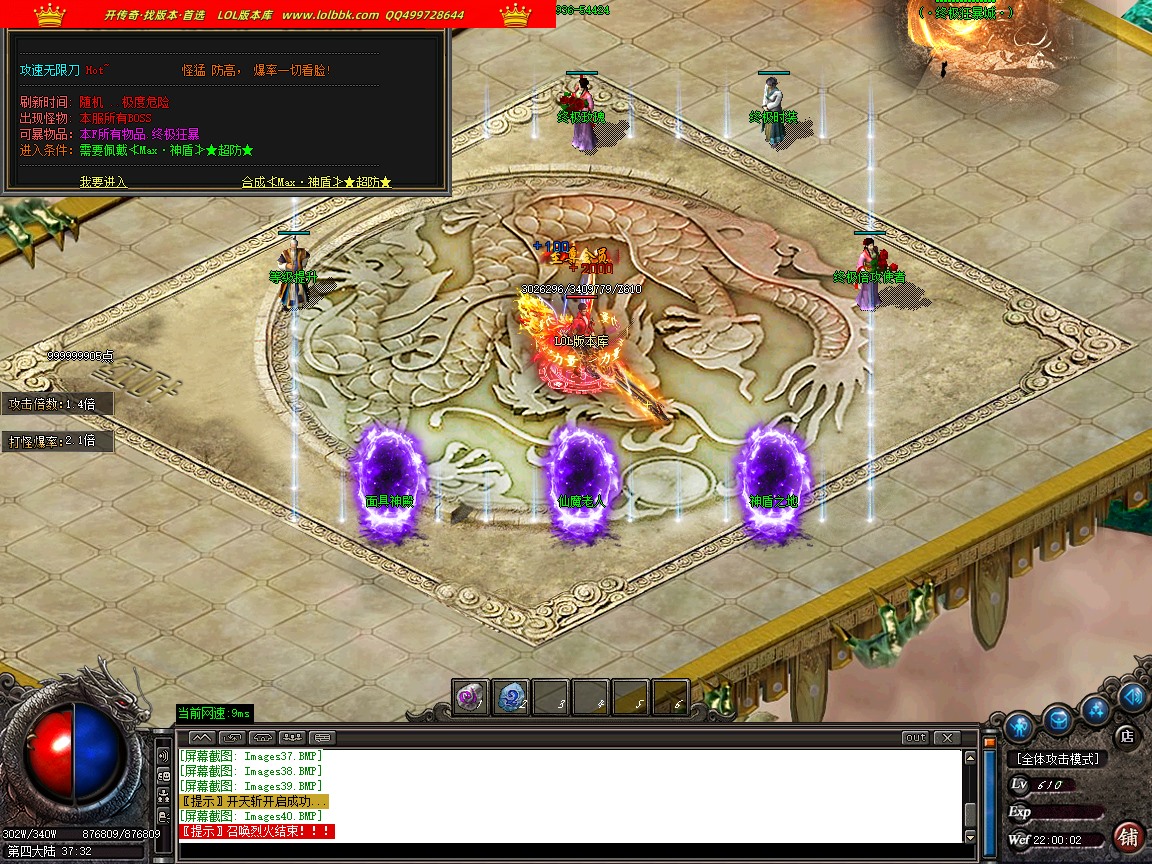Click the red 铺 stall button
1152x864 pixels.
1128,836
